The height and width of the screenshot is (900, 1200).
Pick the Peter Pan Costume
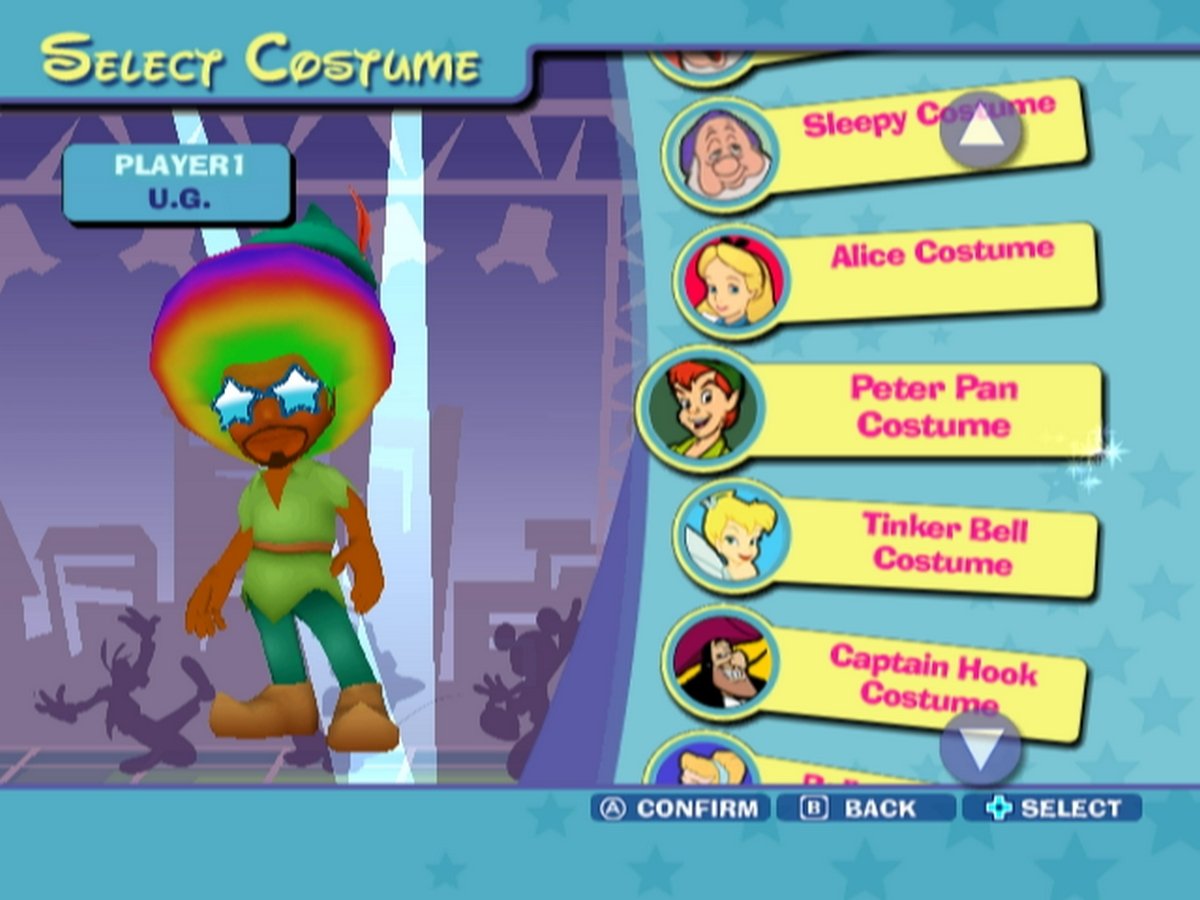[x=932, y=406]
